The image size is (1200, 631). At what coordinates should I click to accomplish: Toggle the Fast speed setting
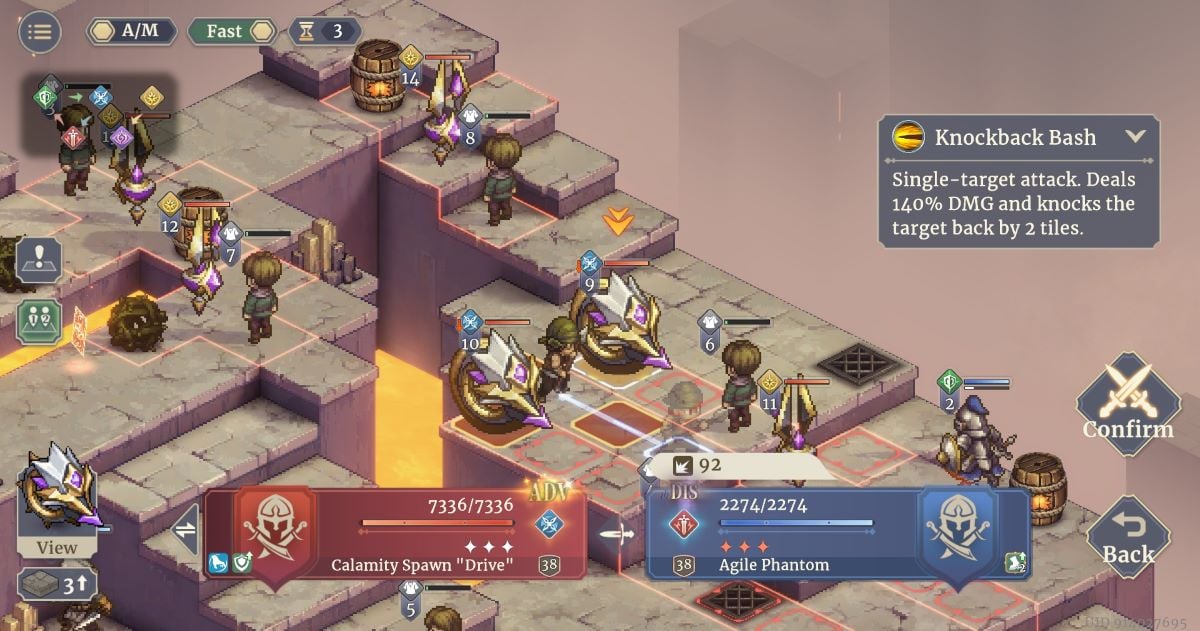pos(231,31)
